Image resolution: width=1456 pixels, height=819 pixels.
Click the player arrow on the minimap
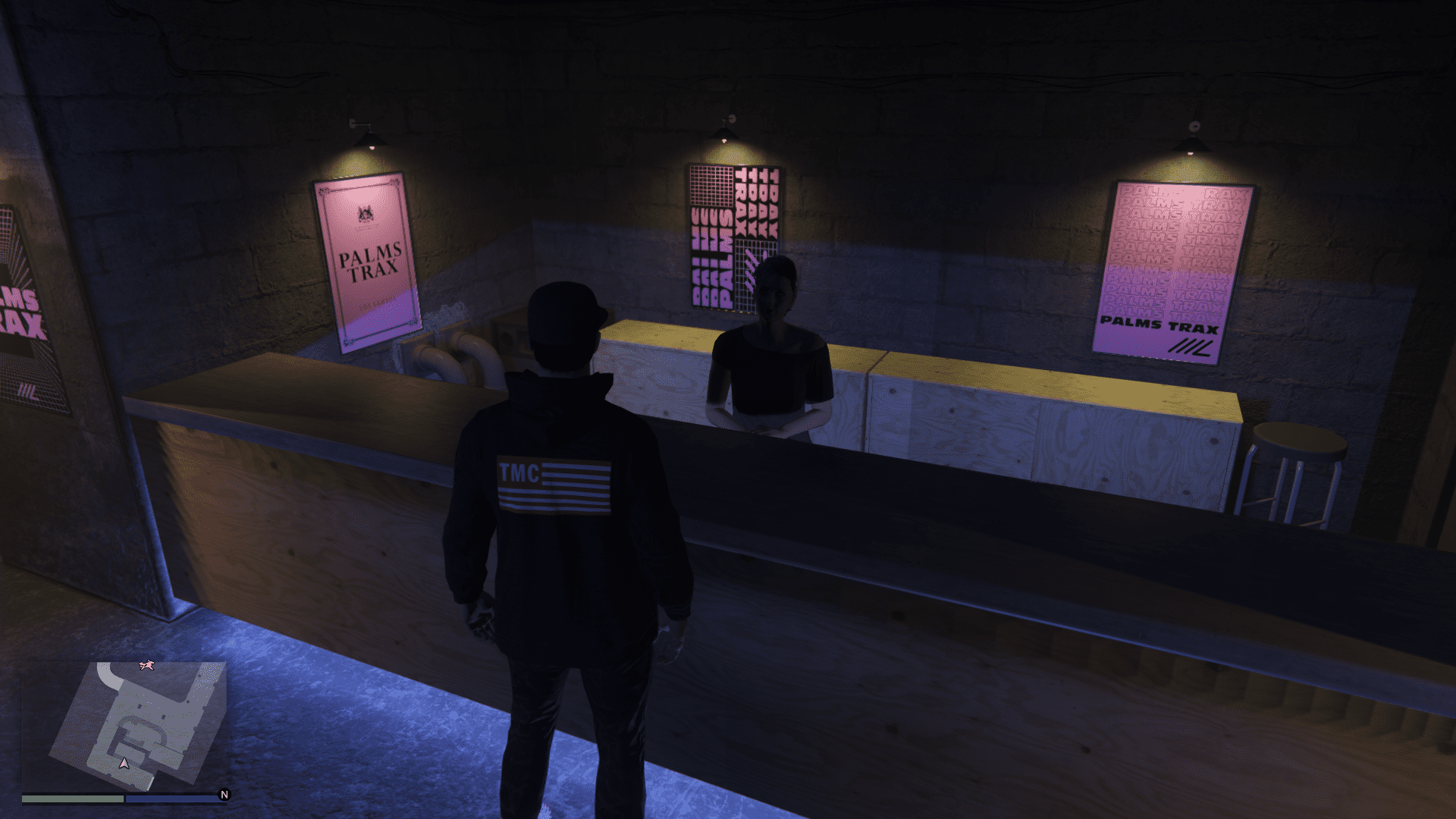click(x=124, y=764)
